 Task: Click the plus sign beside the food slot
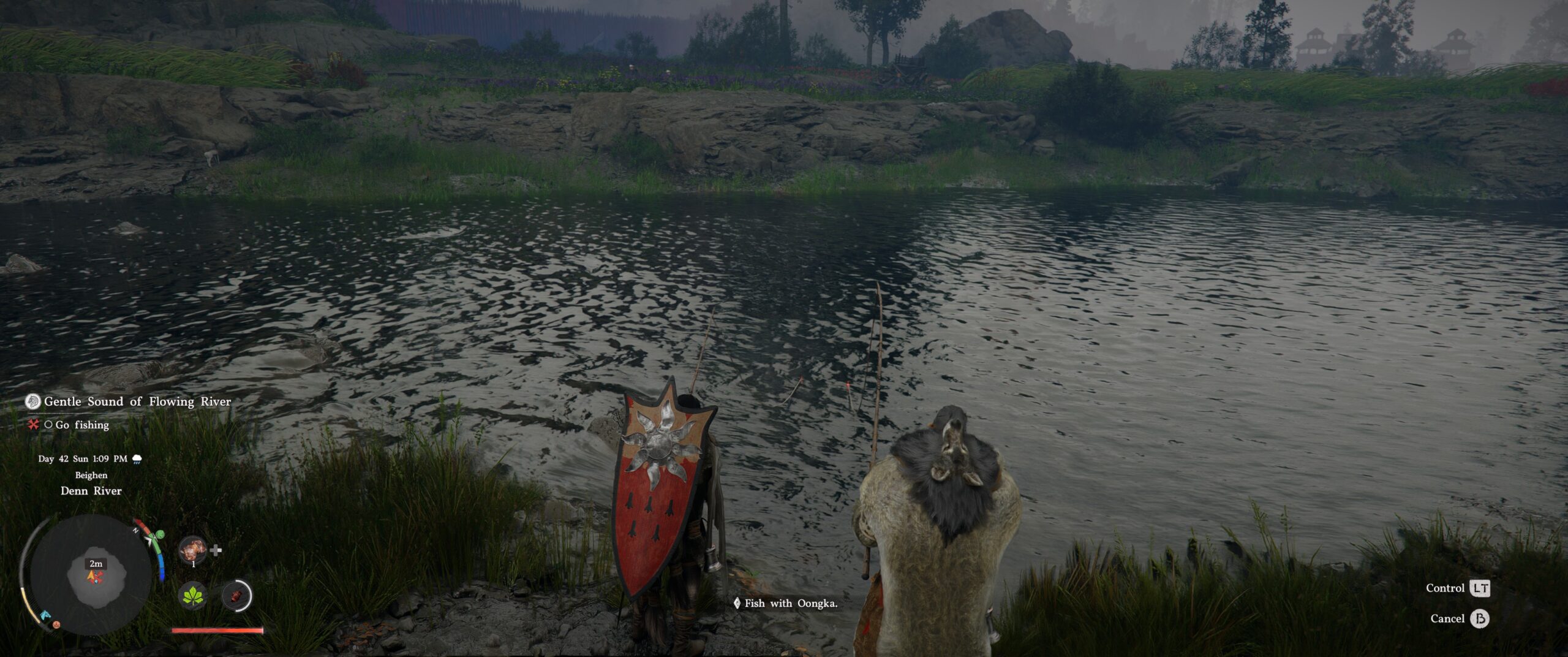pyautogui.click(x=216, y=550)
